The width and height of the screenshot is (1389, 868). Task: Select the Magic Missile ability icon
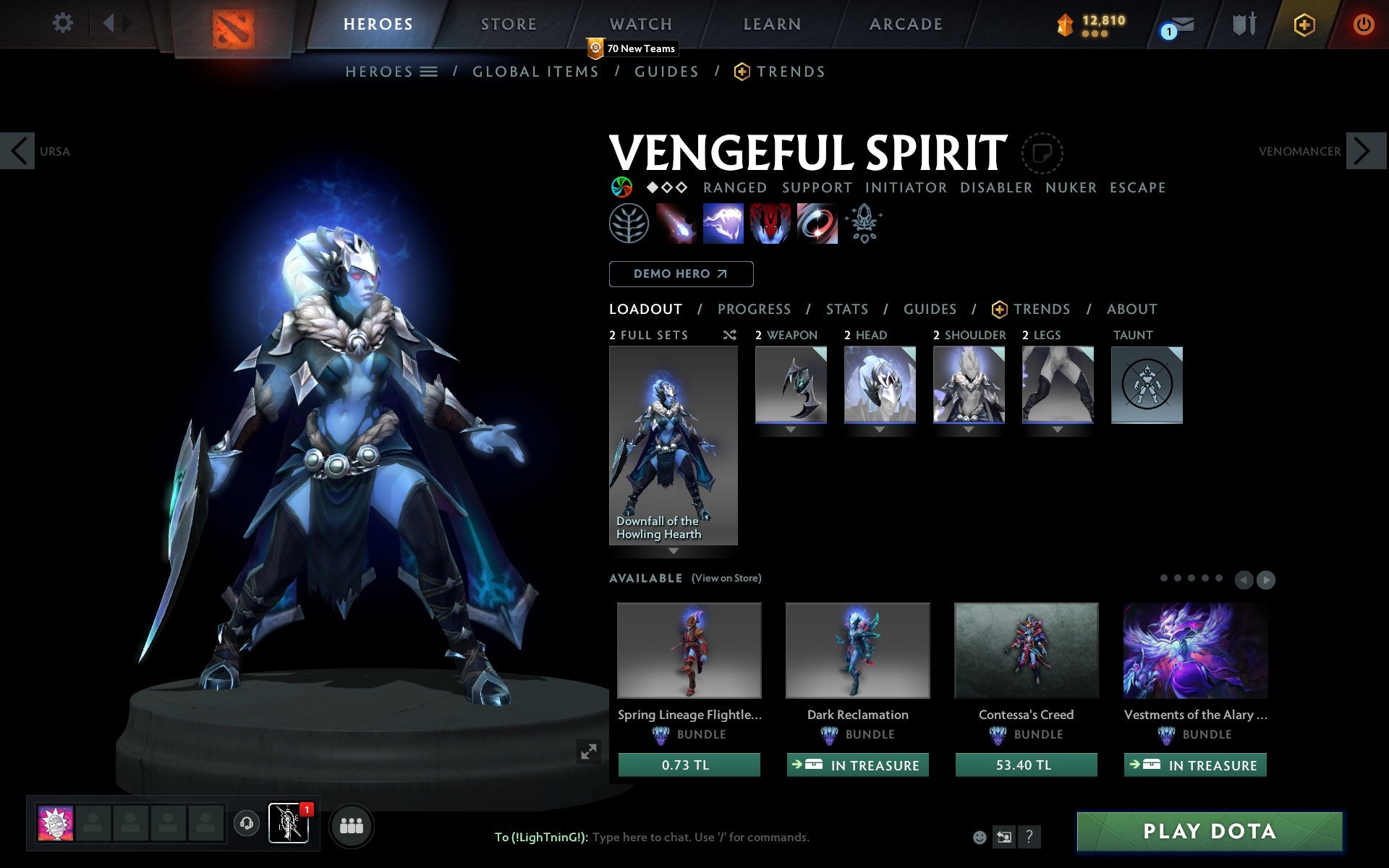coord(677,223)
